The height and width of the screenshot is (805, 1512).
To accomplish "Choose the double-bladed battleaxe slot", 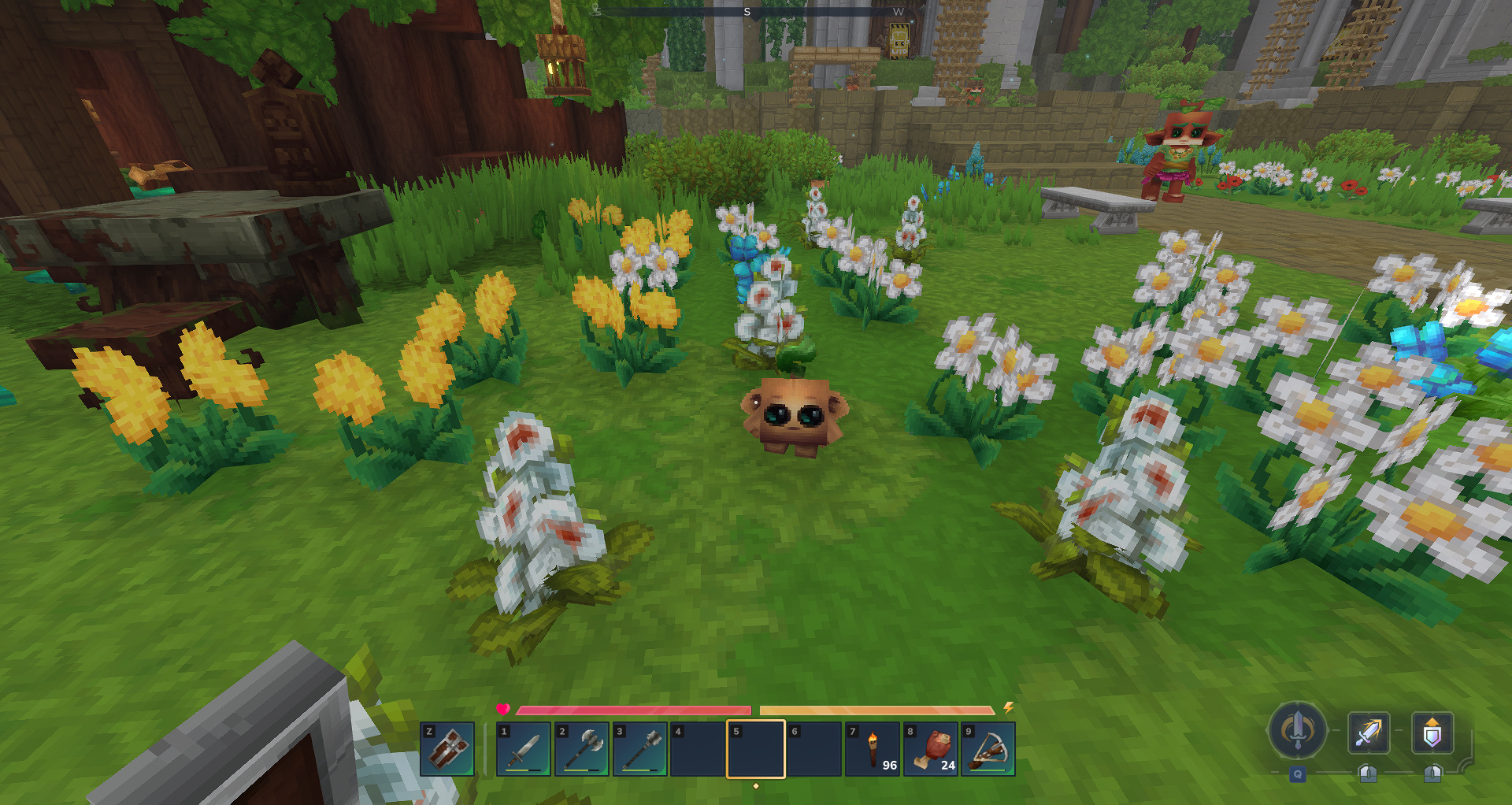I will point(582,749).
